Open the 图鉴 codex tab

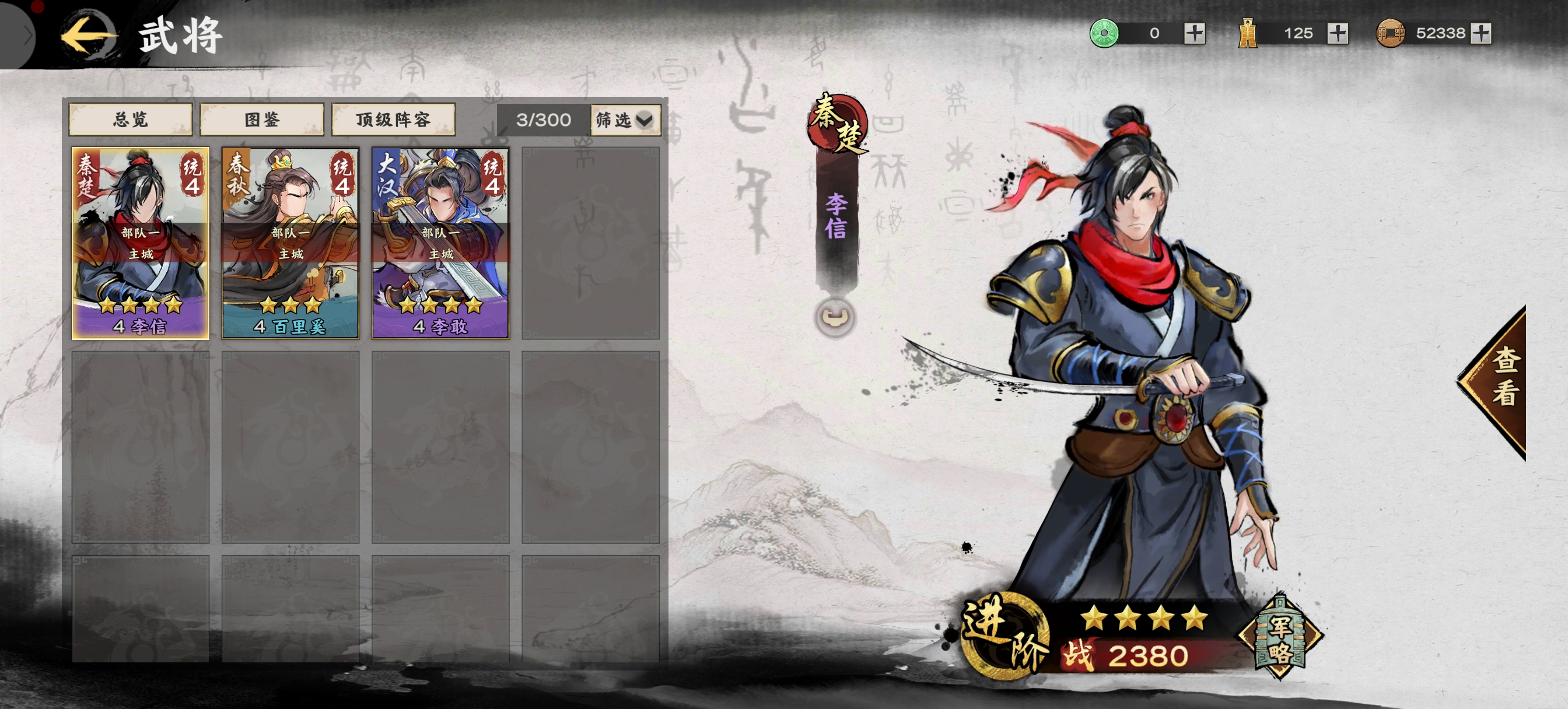262,120
